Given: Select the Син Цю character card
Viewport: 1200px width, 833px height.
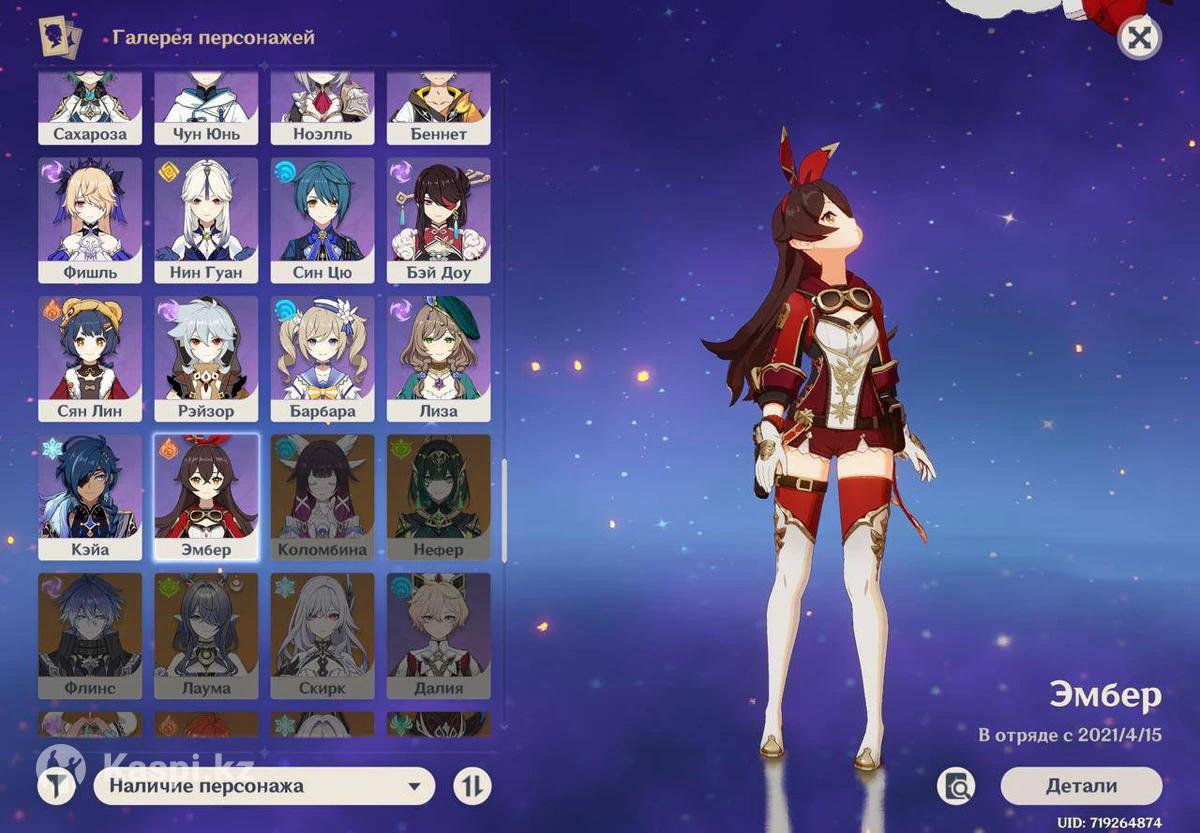Looking at the screenshot, I should point(322,220).
